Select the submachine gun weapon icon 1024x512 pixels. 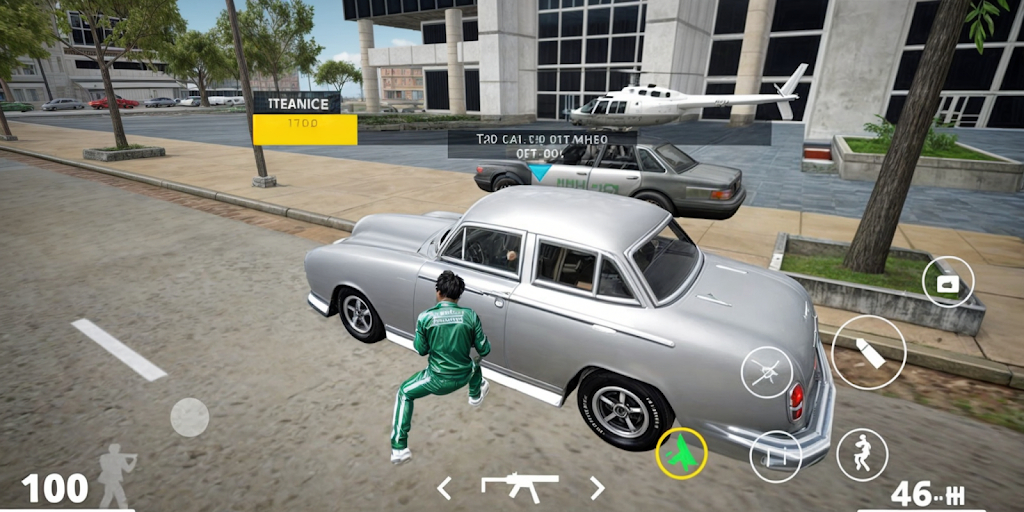519,486
